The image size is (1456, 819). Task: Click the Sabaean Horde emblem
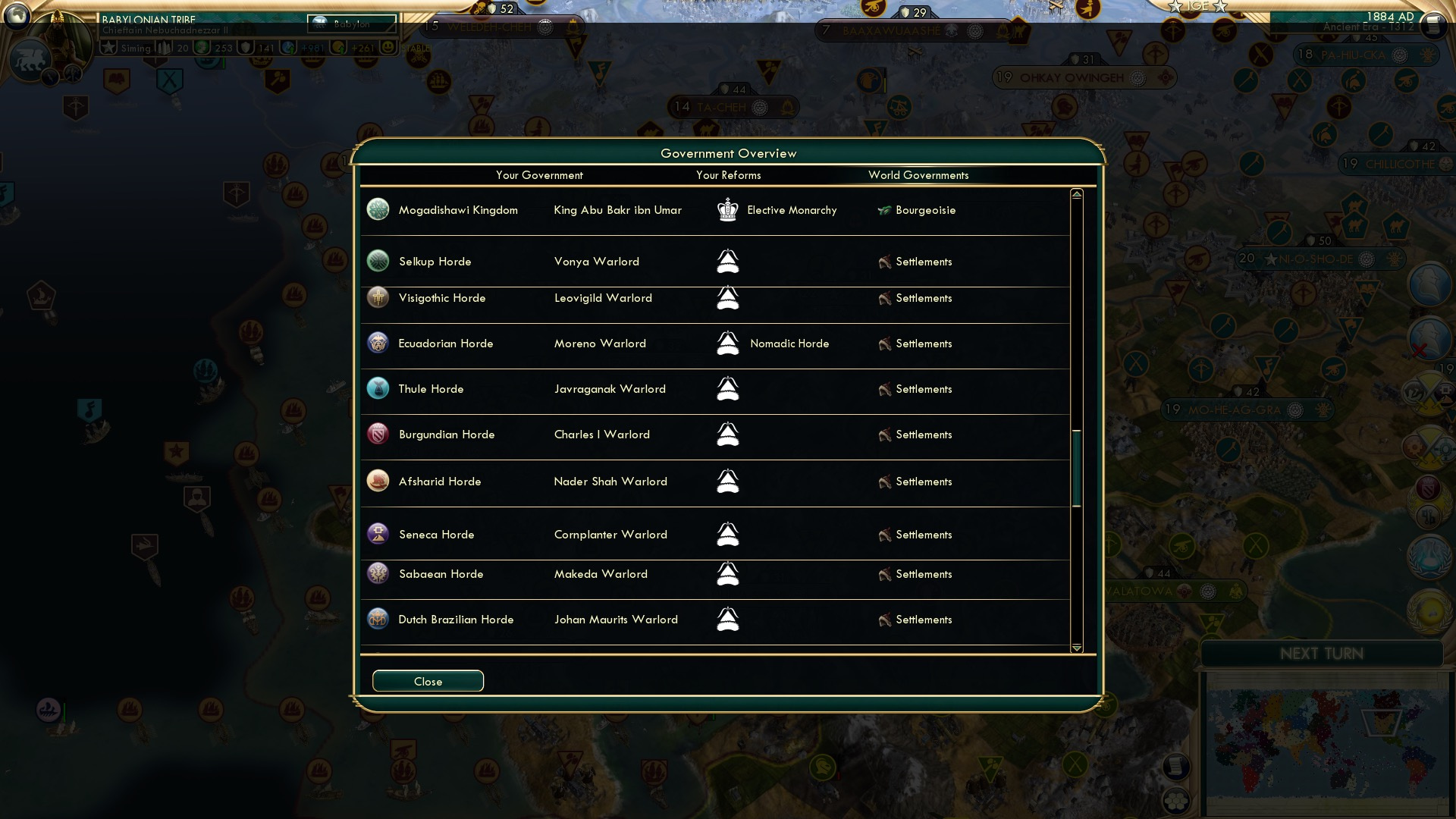click(x=378, y=573)
